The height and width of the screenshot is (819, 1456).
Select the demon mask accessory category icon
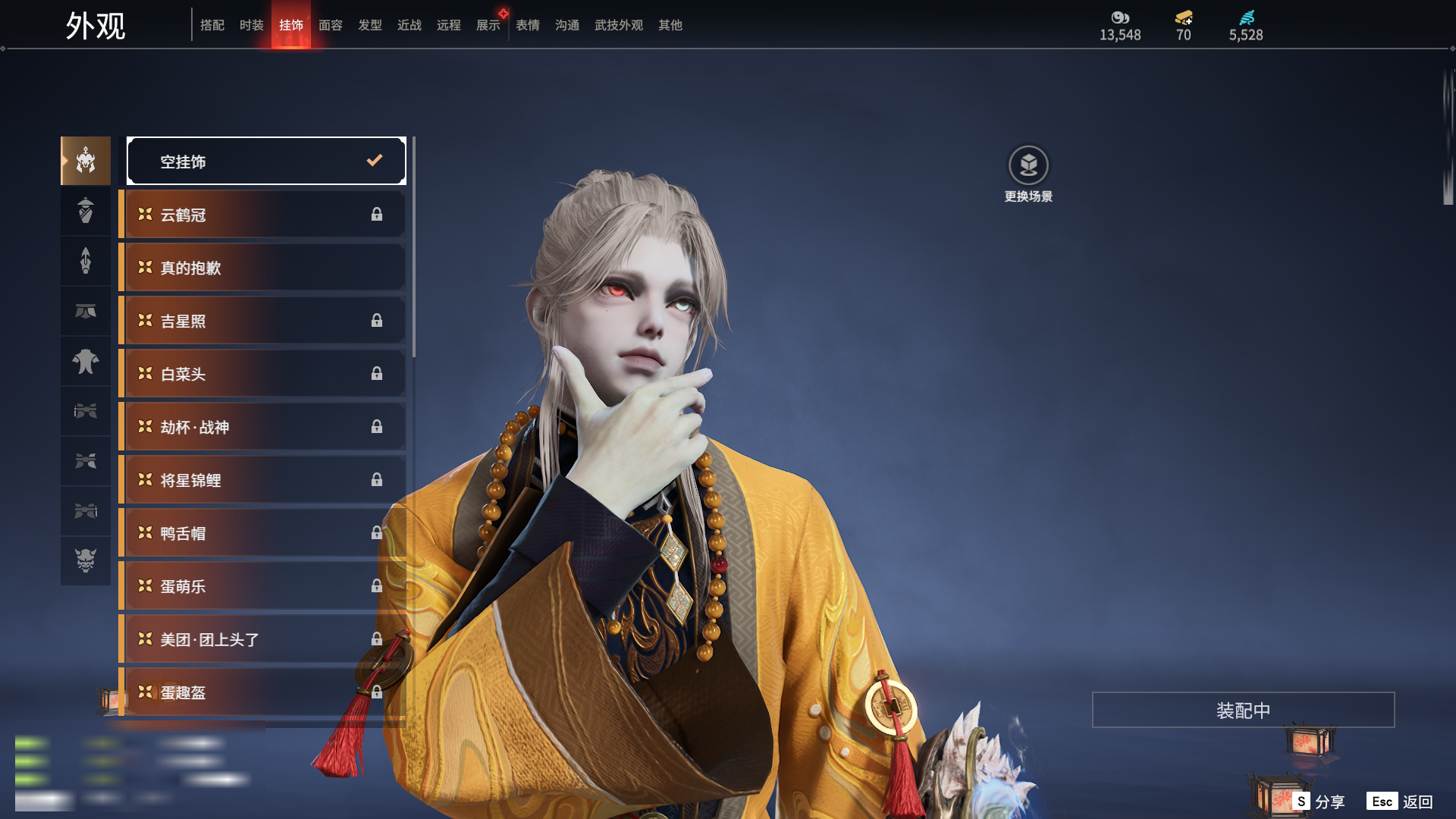tap(86, 560)
